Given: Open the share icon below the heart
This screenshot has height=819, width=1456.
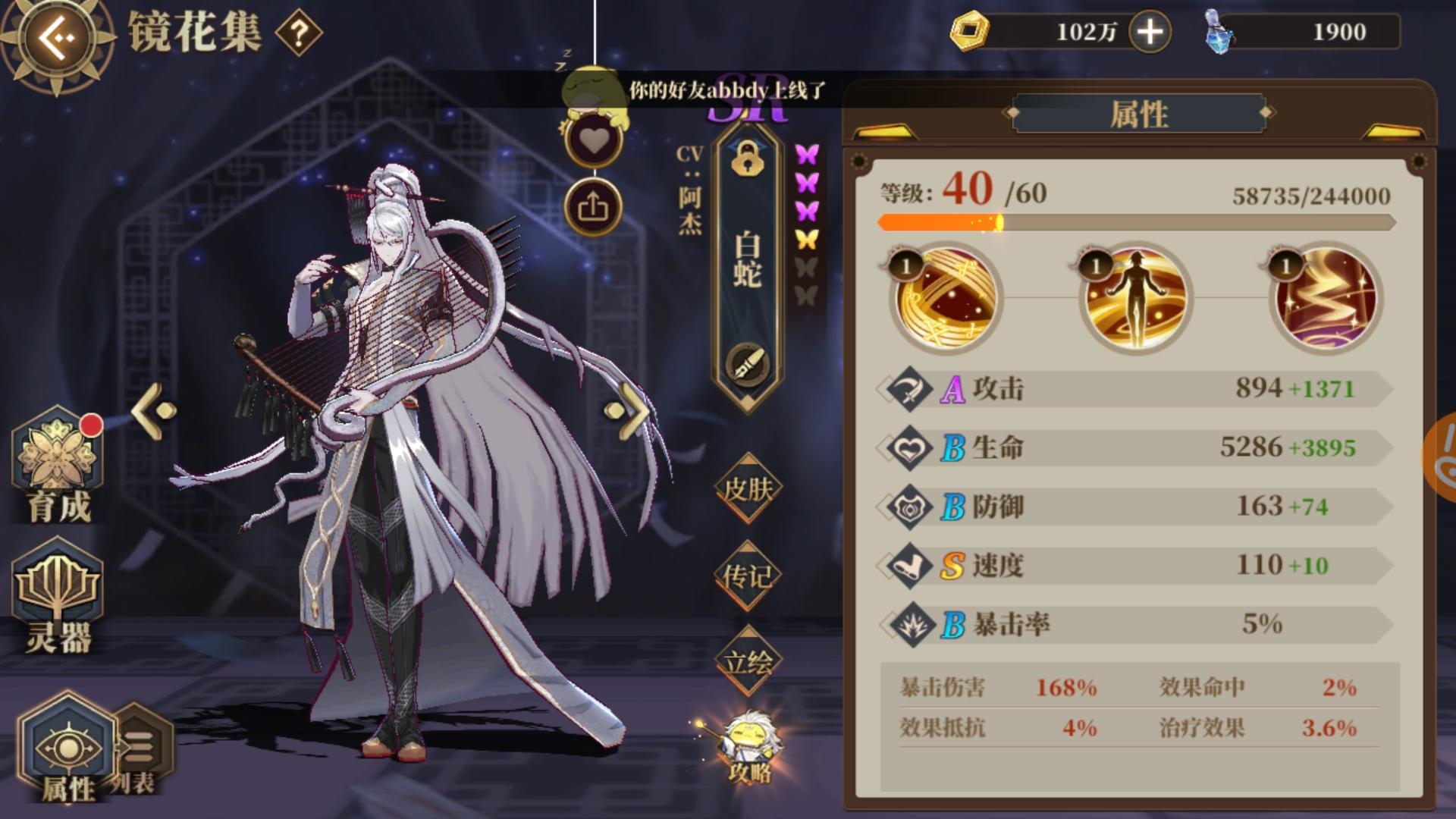Looking at the screenshot, I should tap(594, 206).
